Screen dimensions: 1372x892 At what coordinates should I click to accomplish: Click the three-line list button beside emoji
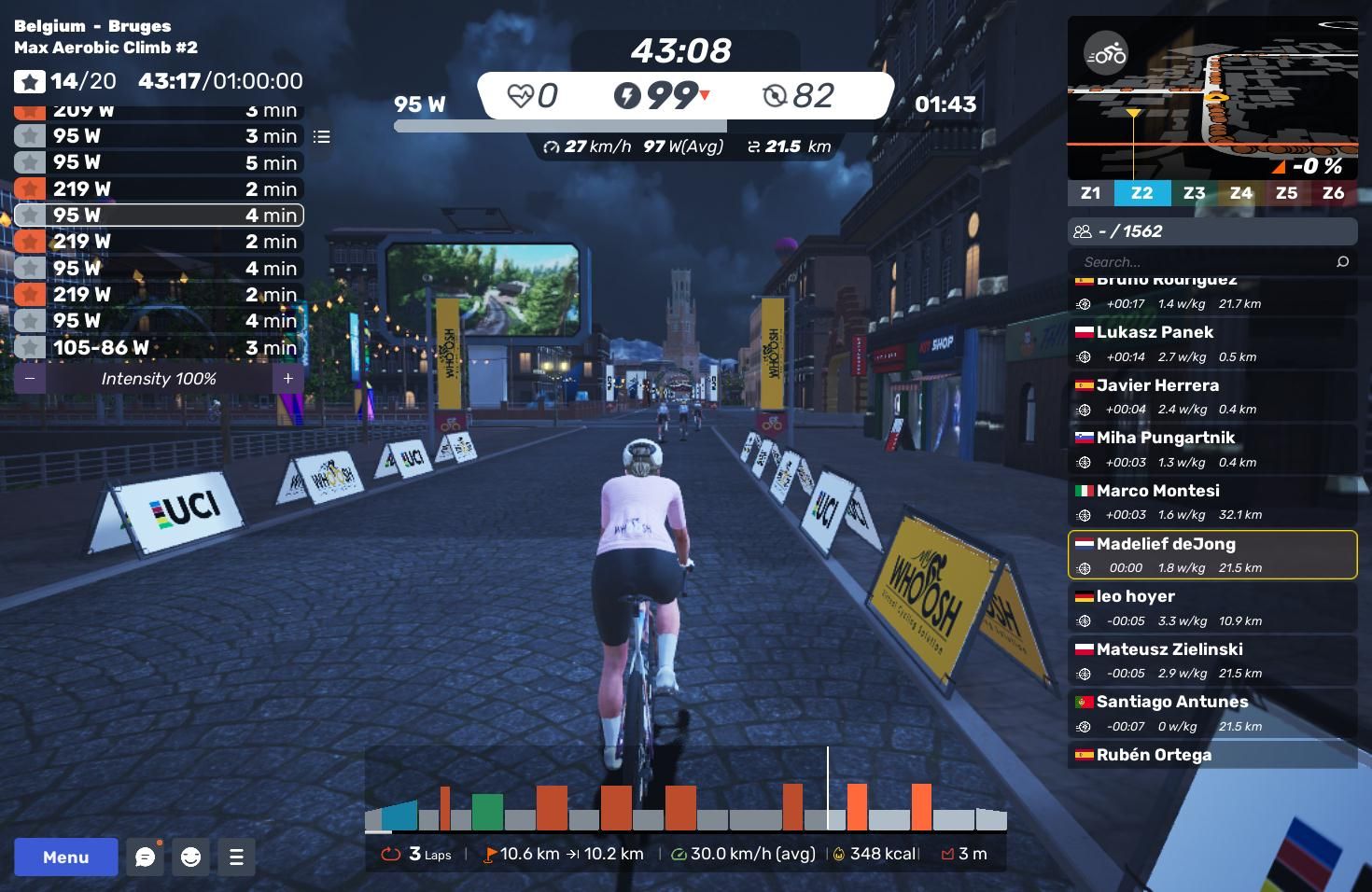tap(236, 857)
